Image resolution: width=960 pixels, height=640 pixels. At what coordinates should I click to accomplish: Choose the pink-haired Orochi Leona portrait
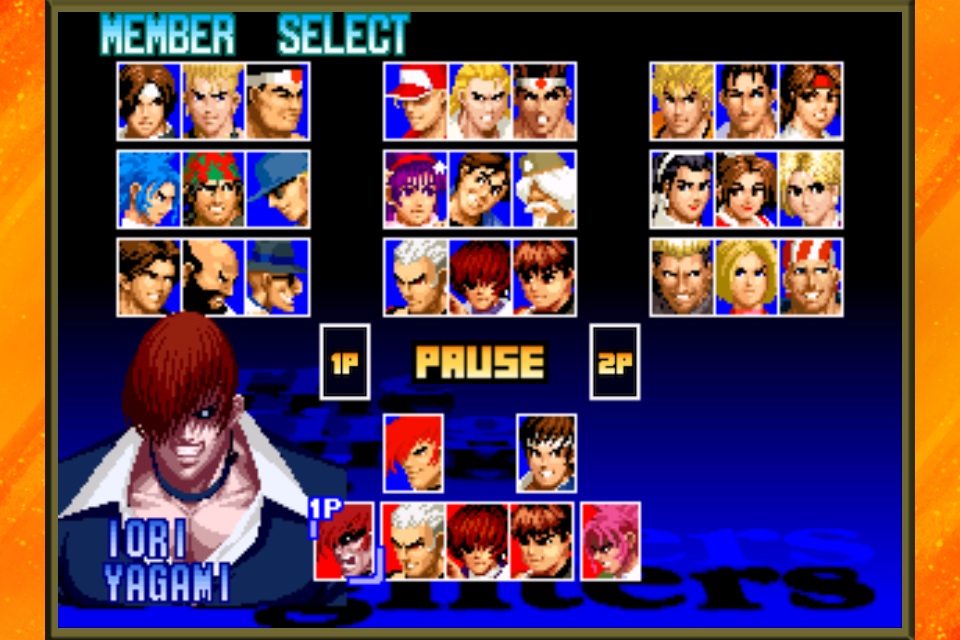[x=610, y=541]
